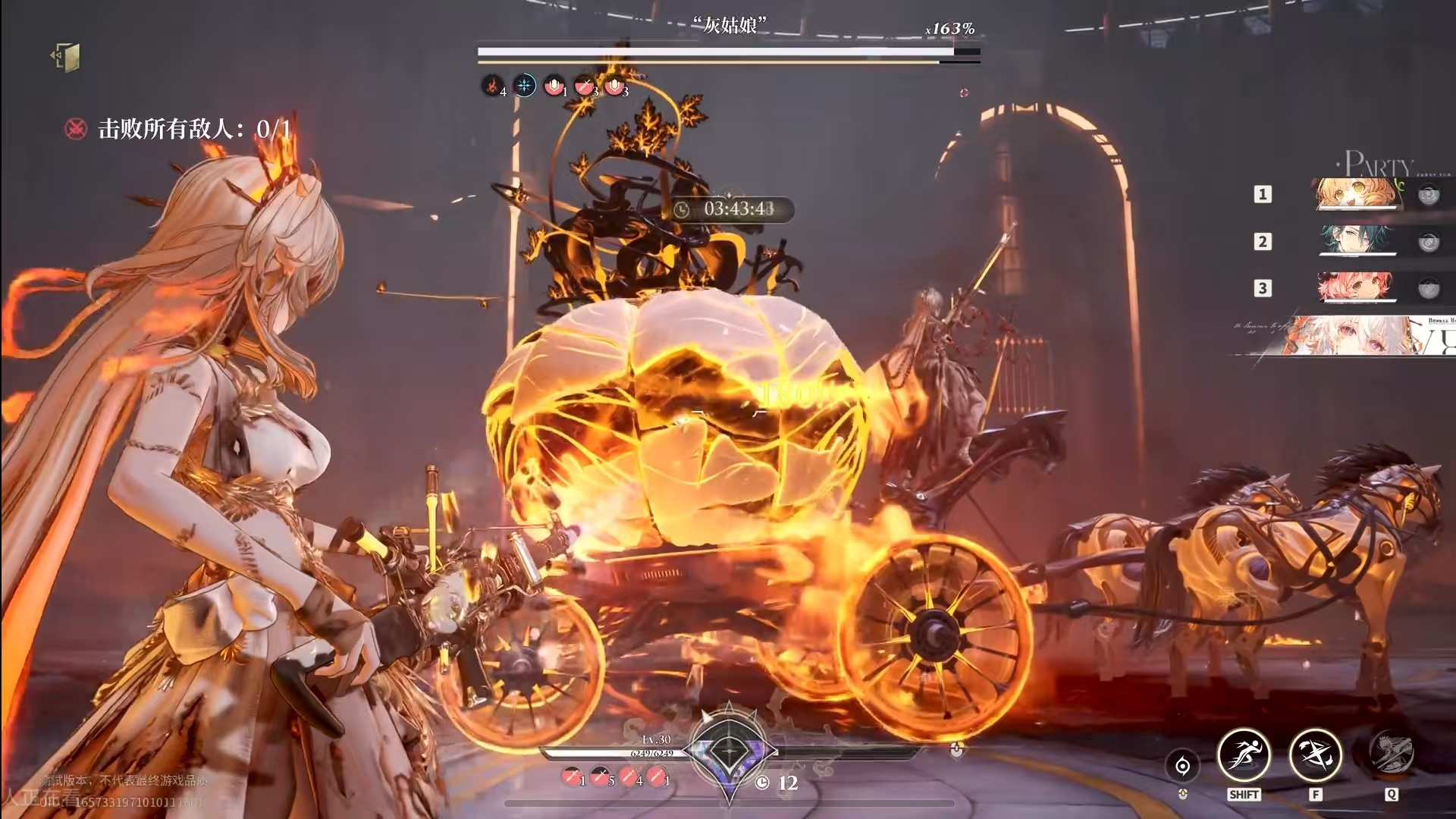Screen dimensions: 1456x819
Task: Trigger the ultimate character portrait skill
Action: pos(1391,754)
